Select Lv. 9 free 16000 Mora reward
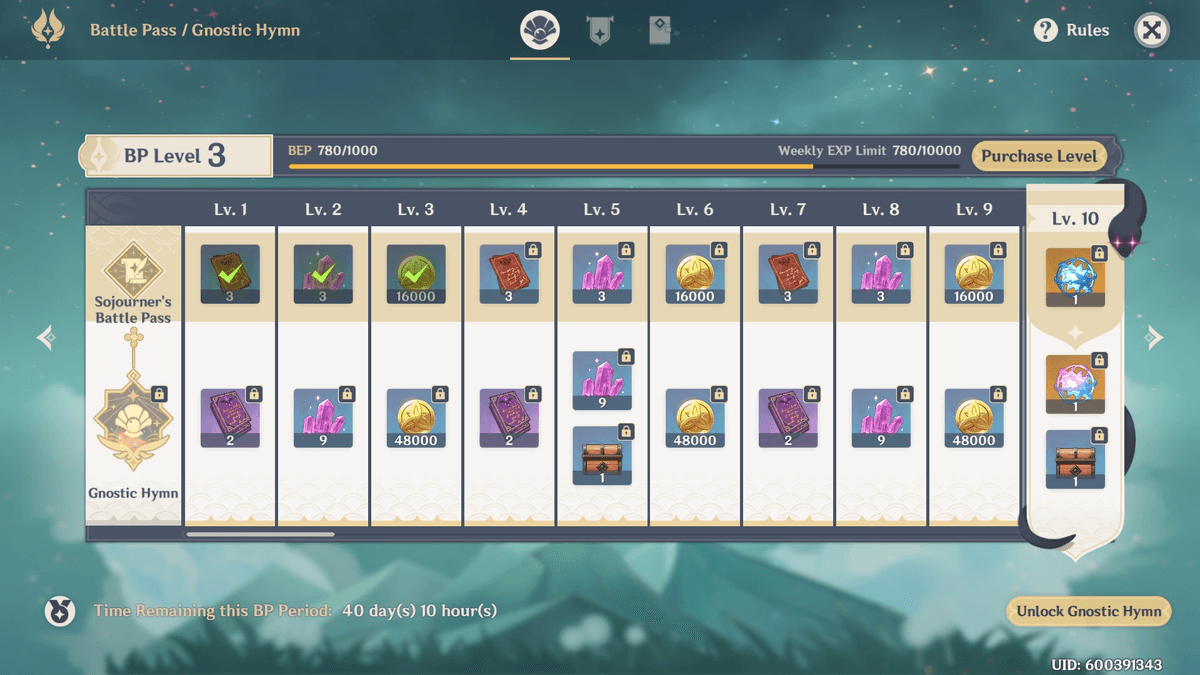The image size is (1200, 675). pos(974,274)
